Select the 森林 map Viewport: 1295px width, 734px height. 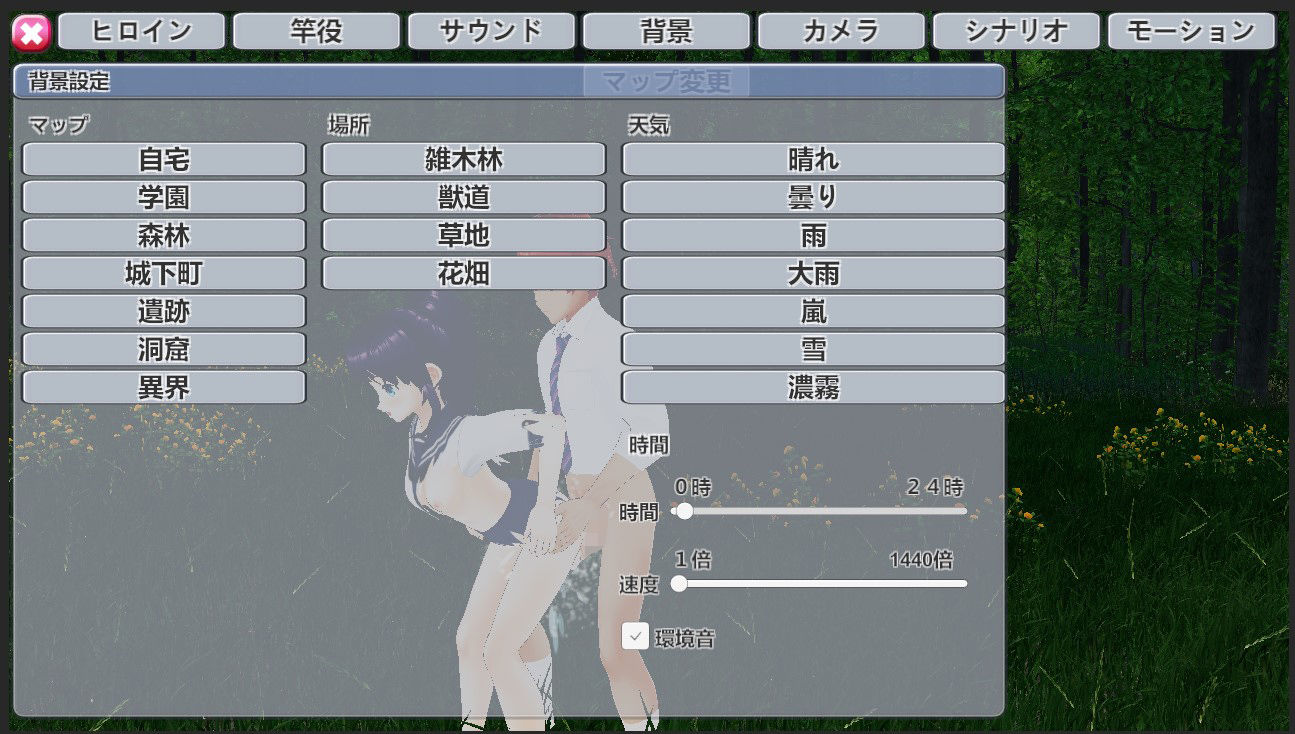tap(163, 234)
